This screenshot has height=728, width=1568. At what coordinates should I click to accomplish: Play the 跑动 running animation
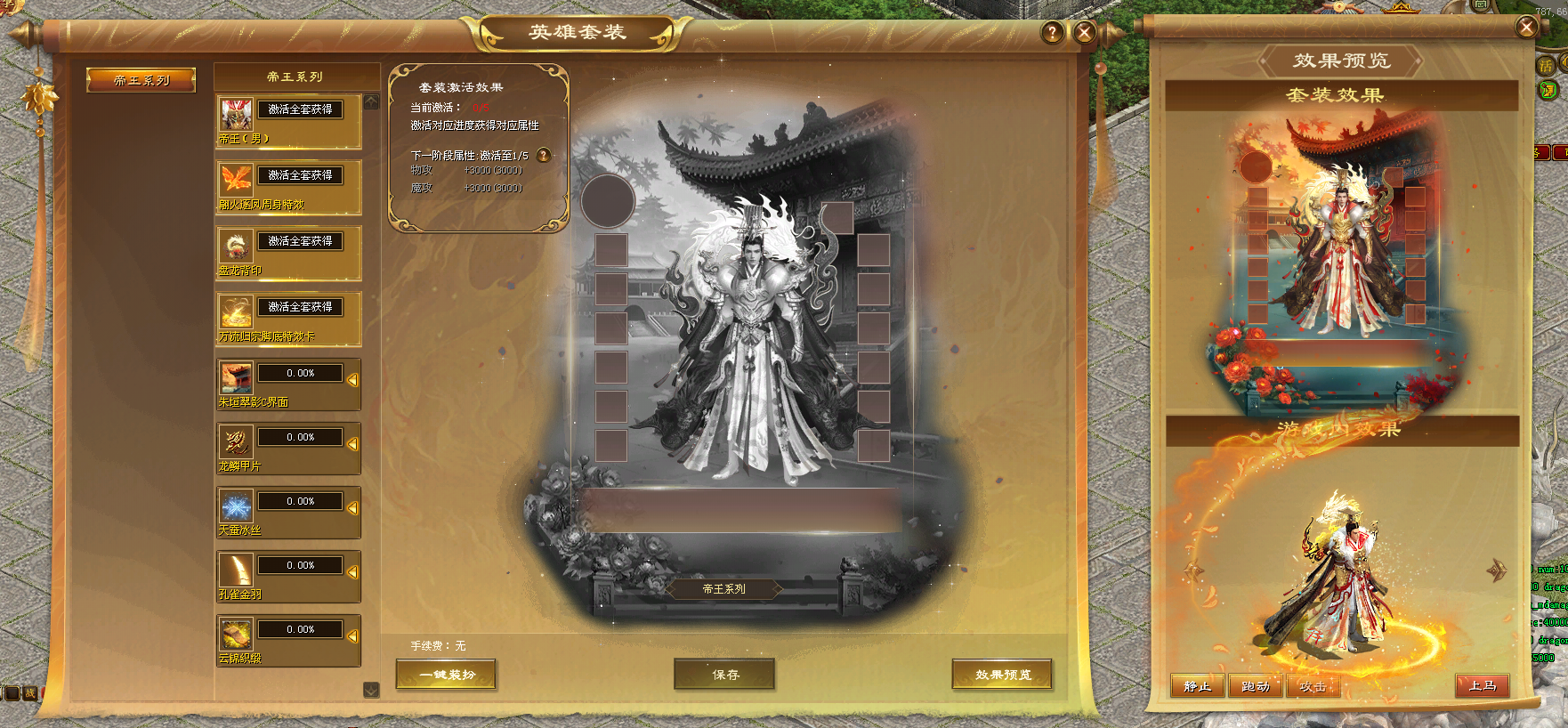click(1255, 686)
